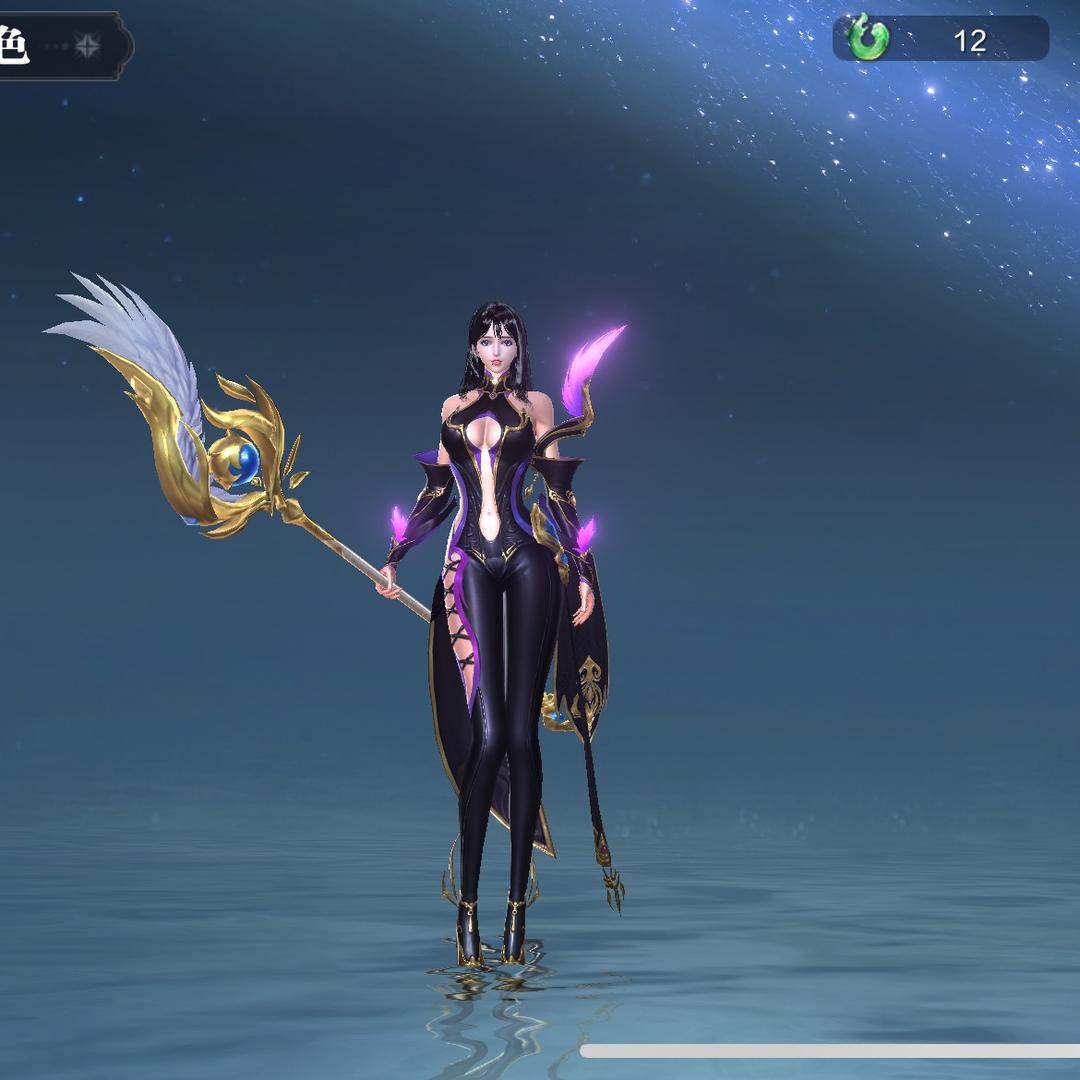Click the white home indicator bar
Image resolution: width=1080 pixels, height=1080 pixels.
click(830, 1051)
